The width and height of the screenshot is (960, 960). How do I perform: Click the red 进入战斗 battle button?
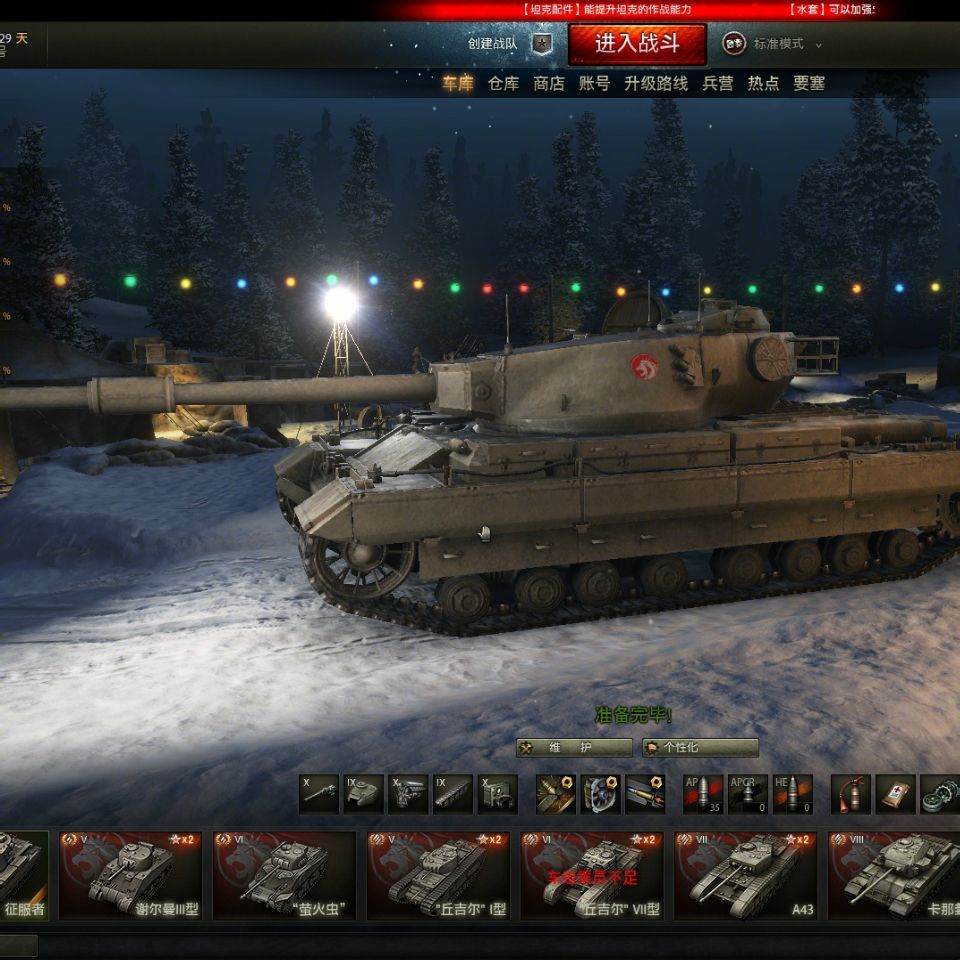pos(637,44)
